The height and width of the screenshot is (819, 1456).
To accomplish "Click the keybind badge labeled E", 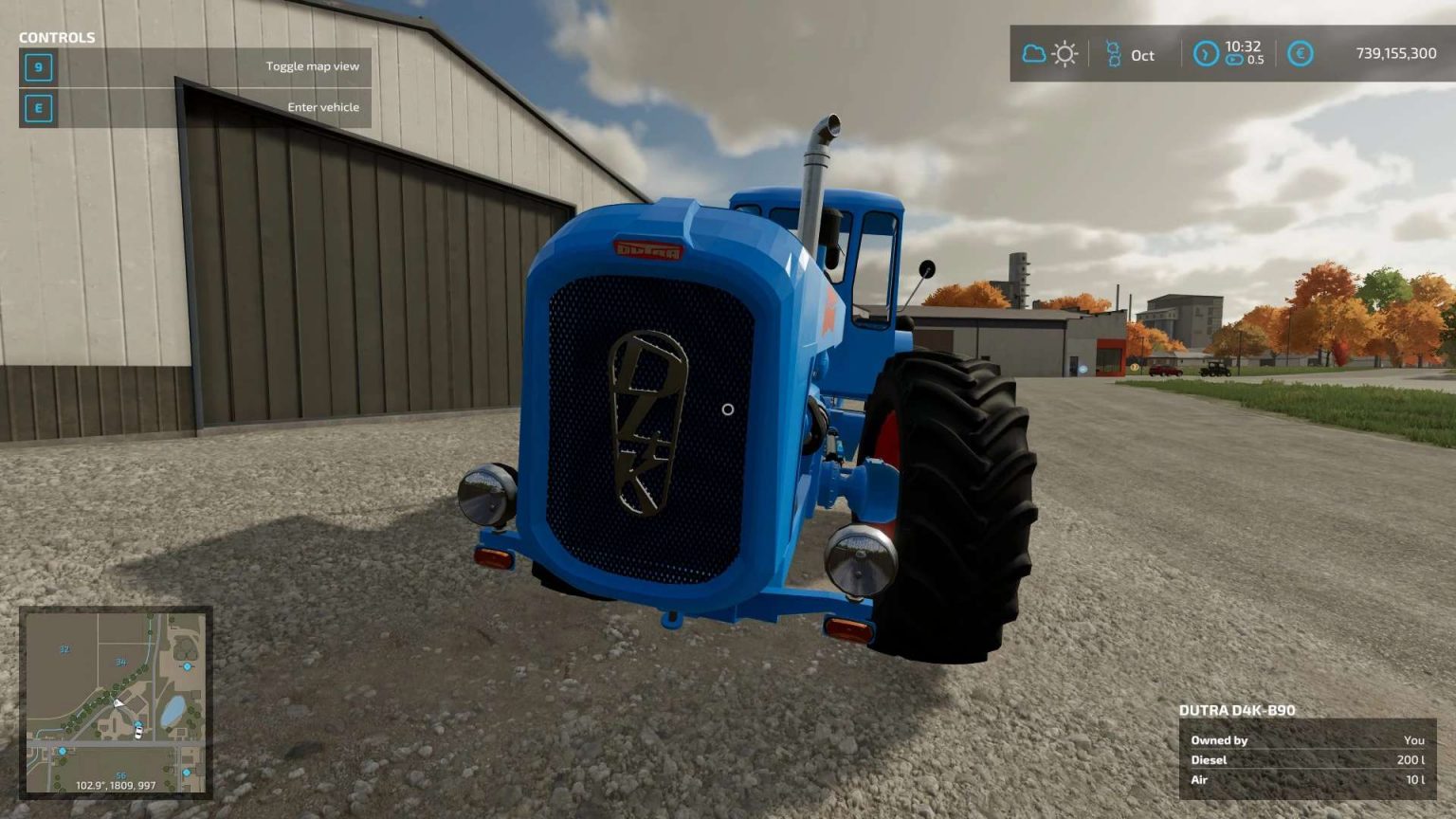I will point(37,108).
